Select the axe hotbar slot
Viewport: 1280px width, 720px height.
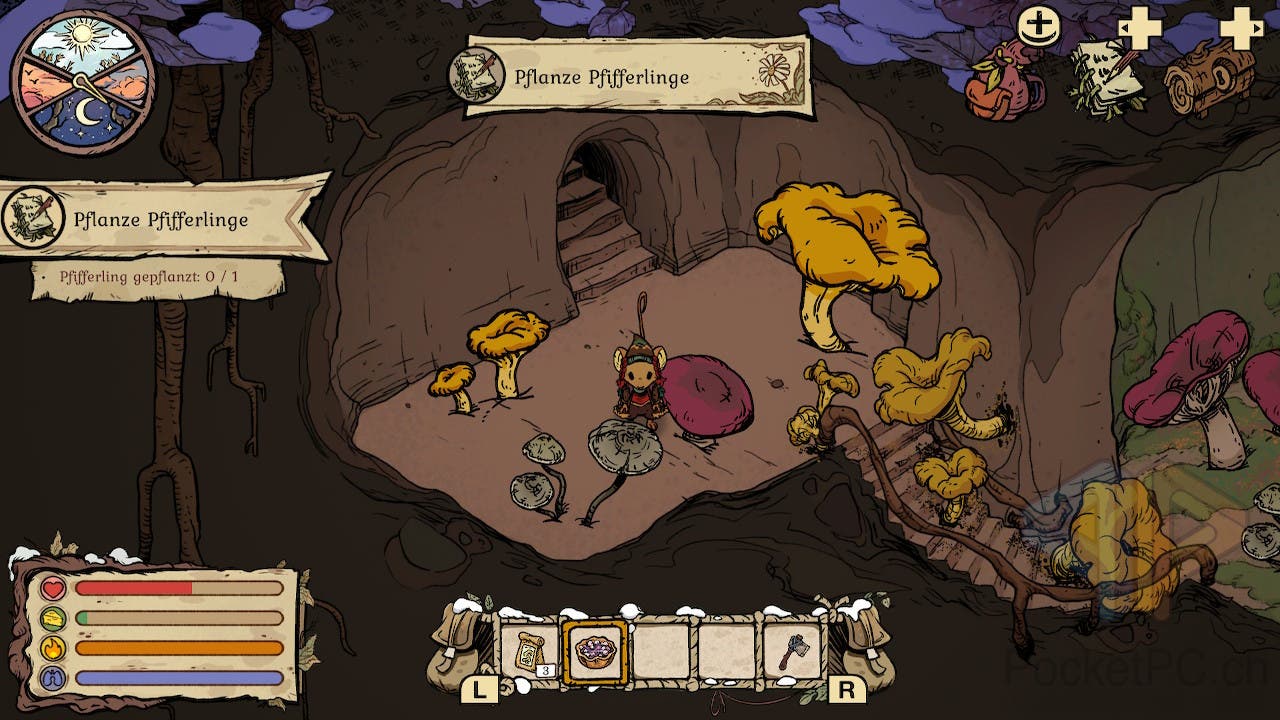(x=792, y=653)
